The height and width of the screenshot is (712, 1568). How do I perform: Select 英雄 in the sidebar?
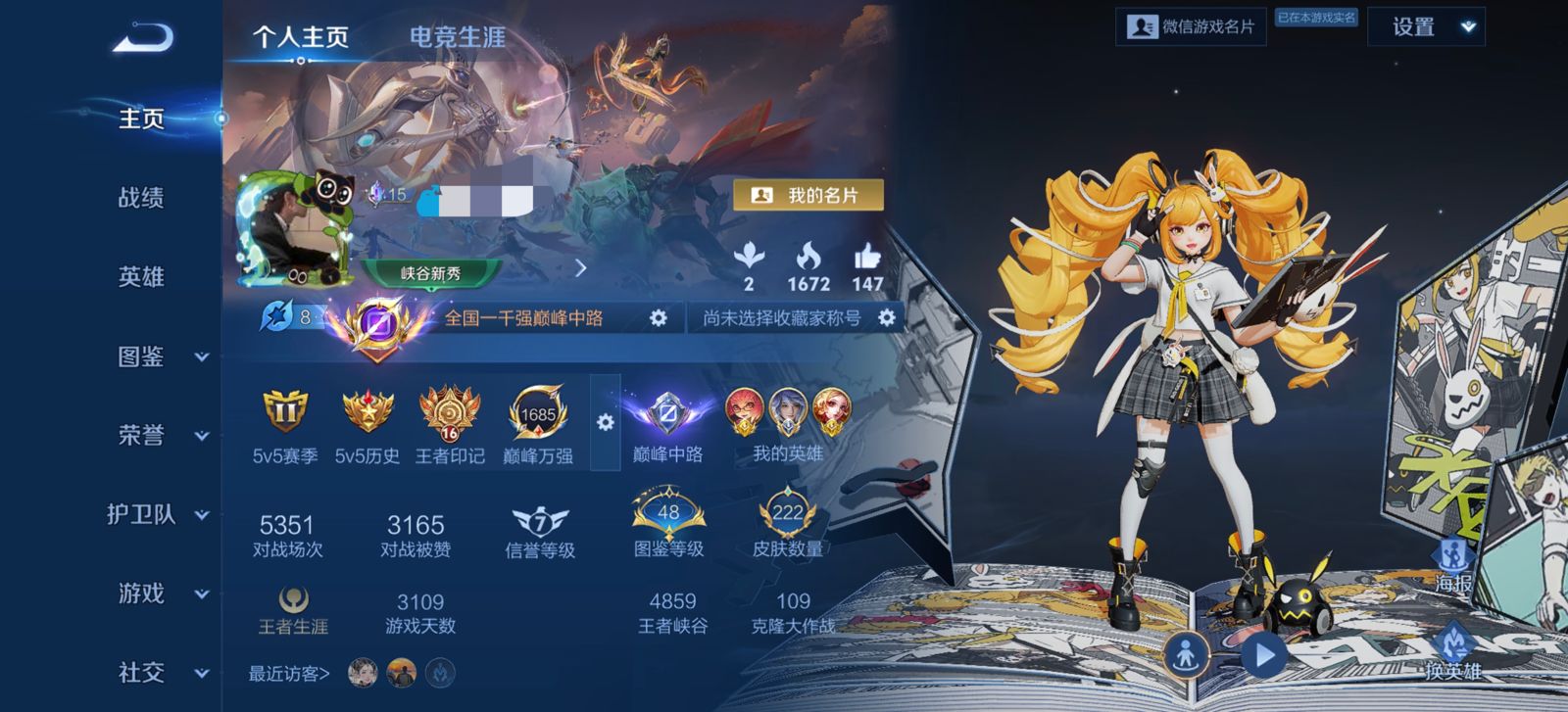tap(141, 277)
